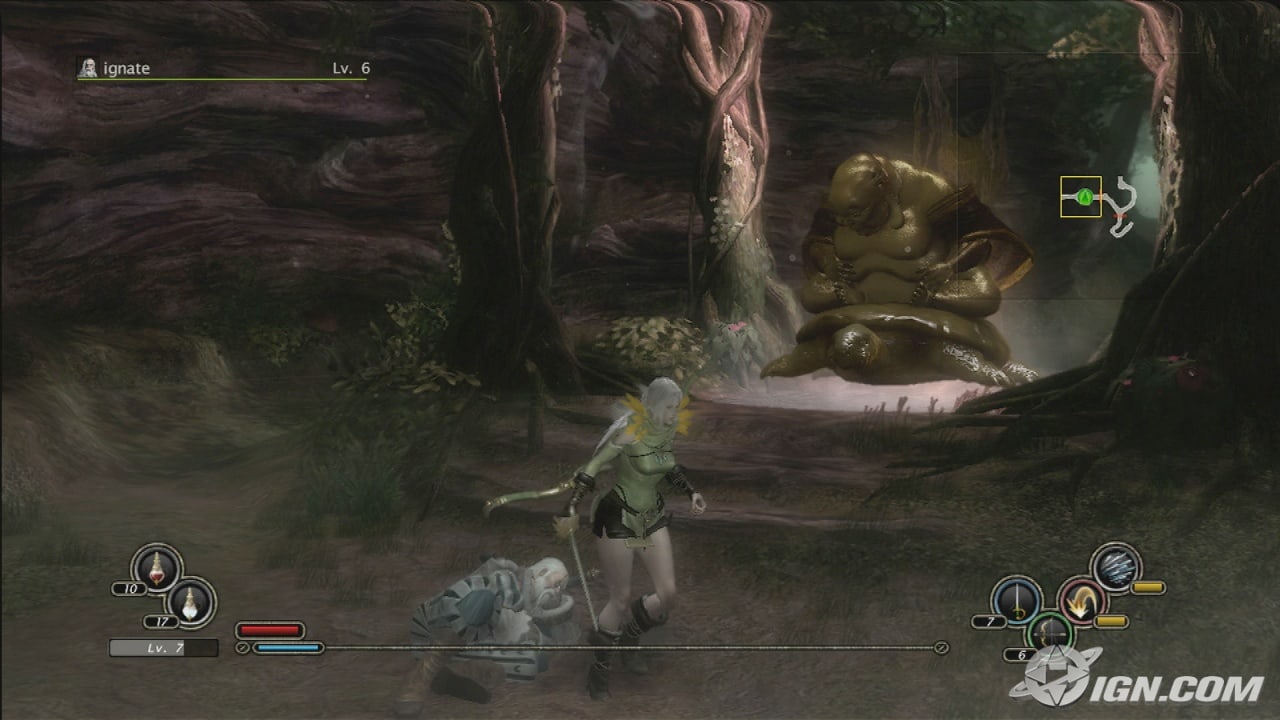The height and width of the screenshot is (720, 1280).
Task: Activate the silver slashing claw skill
Action: (x=1115, y=568)
